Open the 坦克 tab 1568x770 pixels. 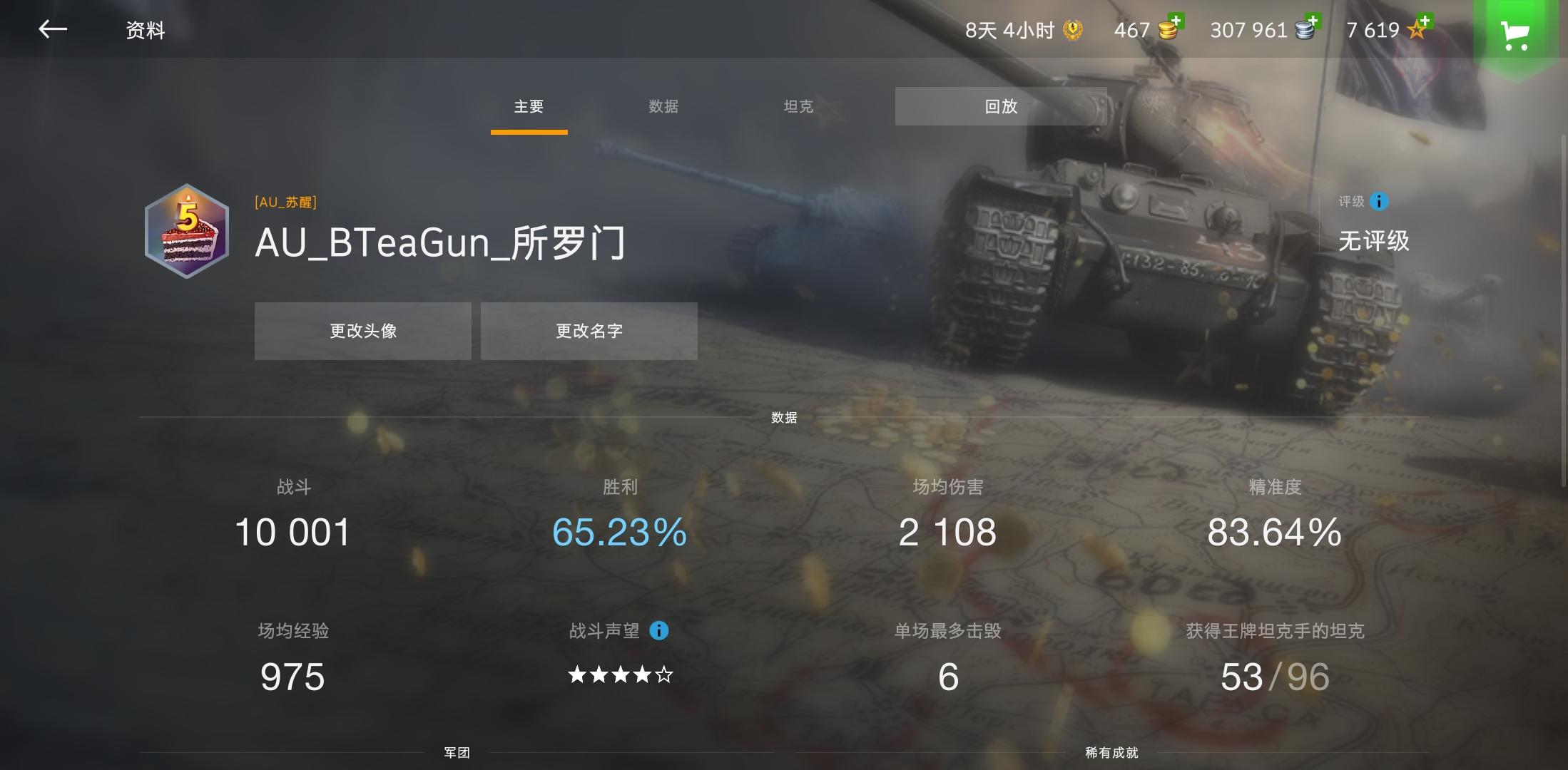(x=797, y=106)
